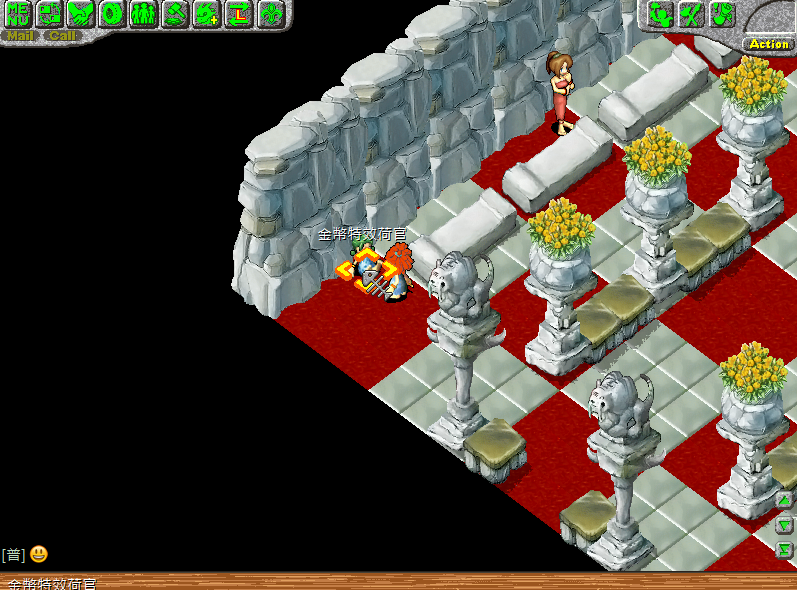Open the three-people party icon
This screenshot has width=797, height=590.
click(144, 14)
